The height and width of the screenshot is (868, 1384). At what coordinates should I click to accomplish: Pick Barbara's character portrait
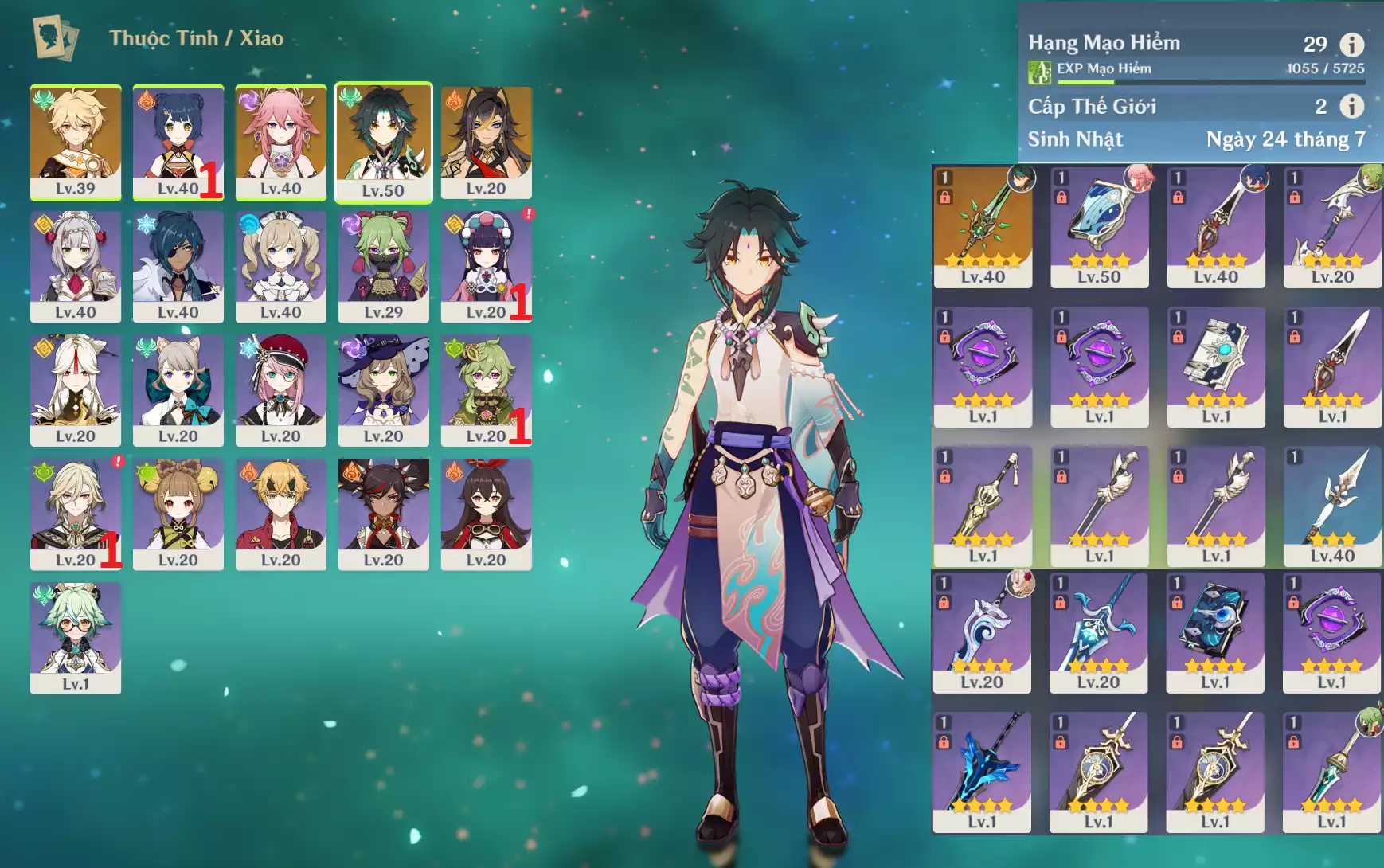(x=280, y=265)
